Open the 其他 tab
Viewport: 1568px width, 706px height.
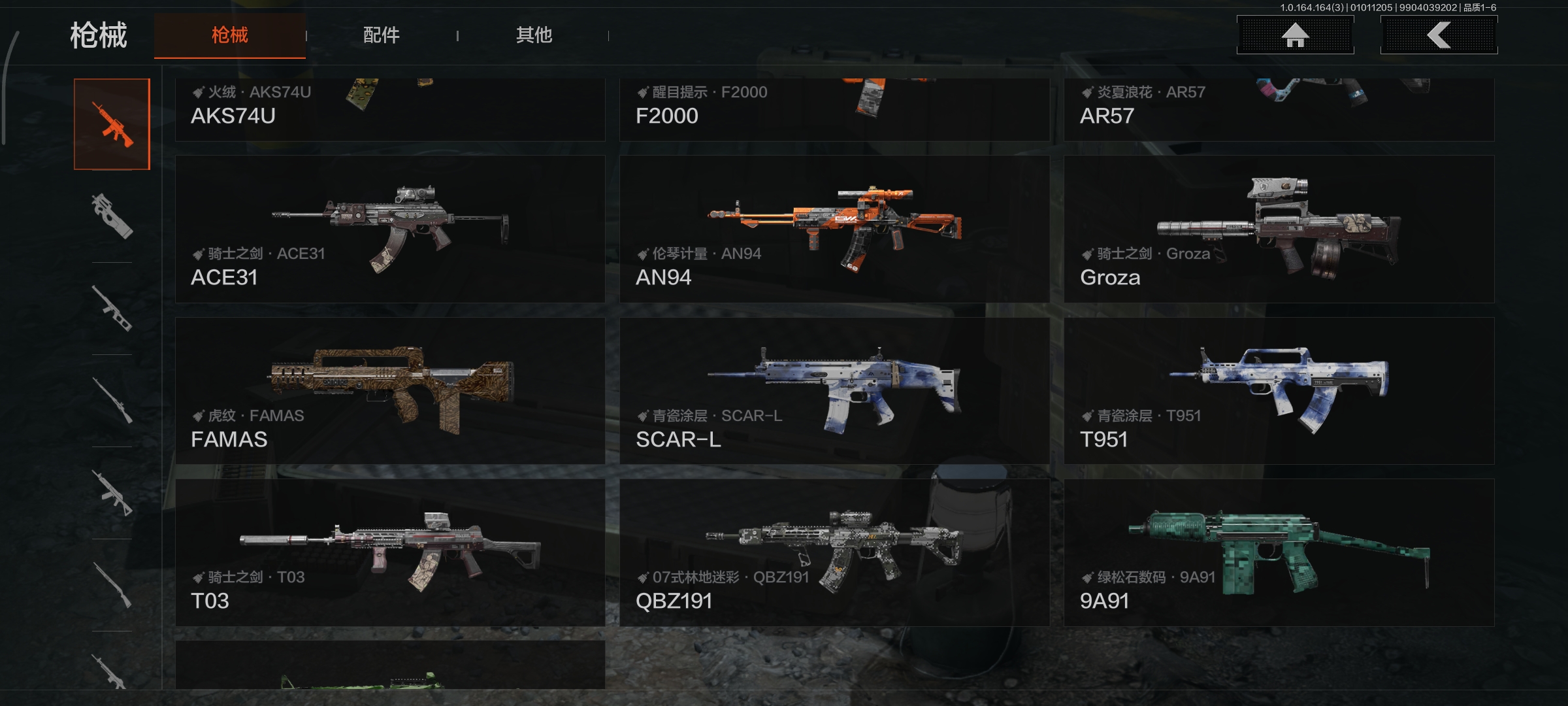pyautogui.click(x=534, y=35)
